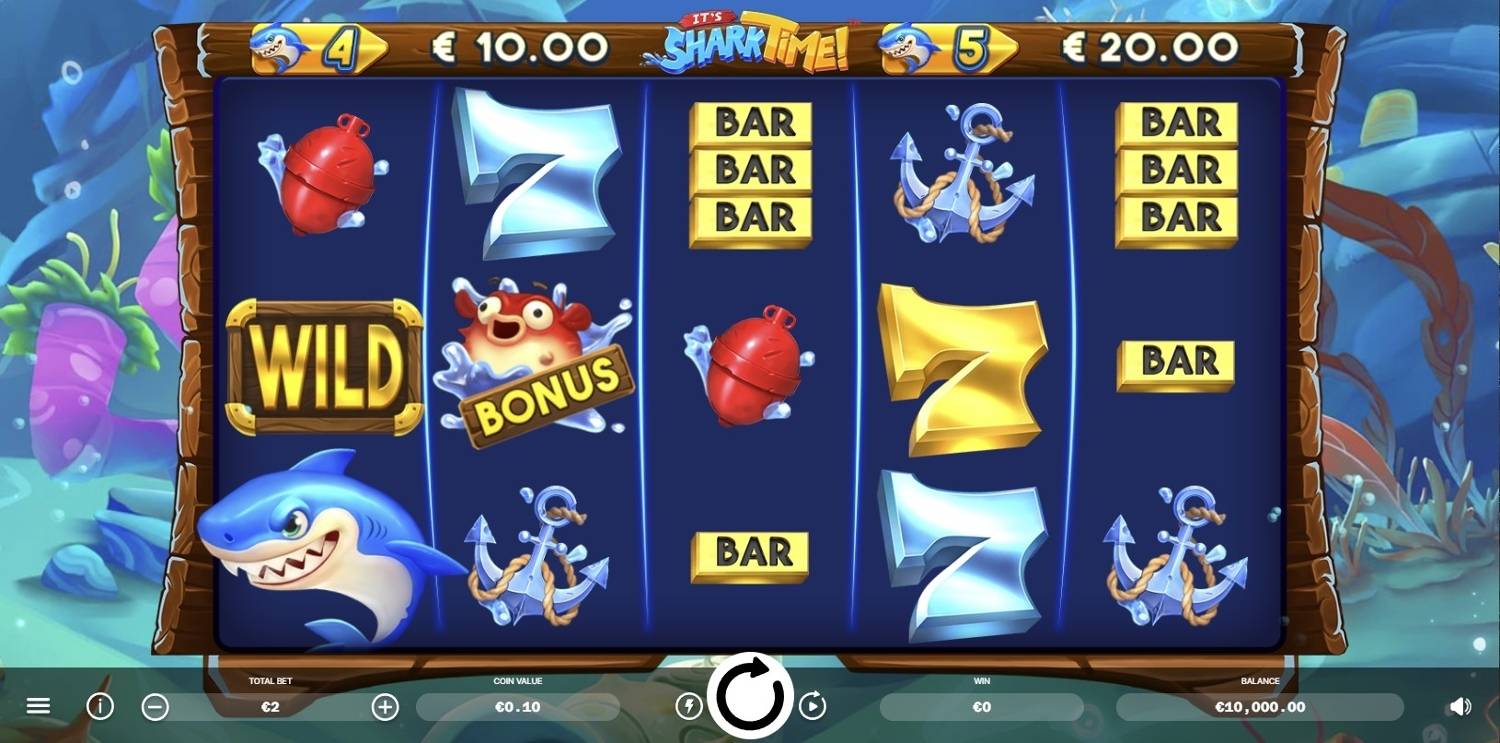Start autoplay mode
1500x743 pixels.
(812, 707)
